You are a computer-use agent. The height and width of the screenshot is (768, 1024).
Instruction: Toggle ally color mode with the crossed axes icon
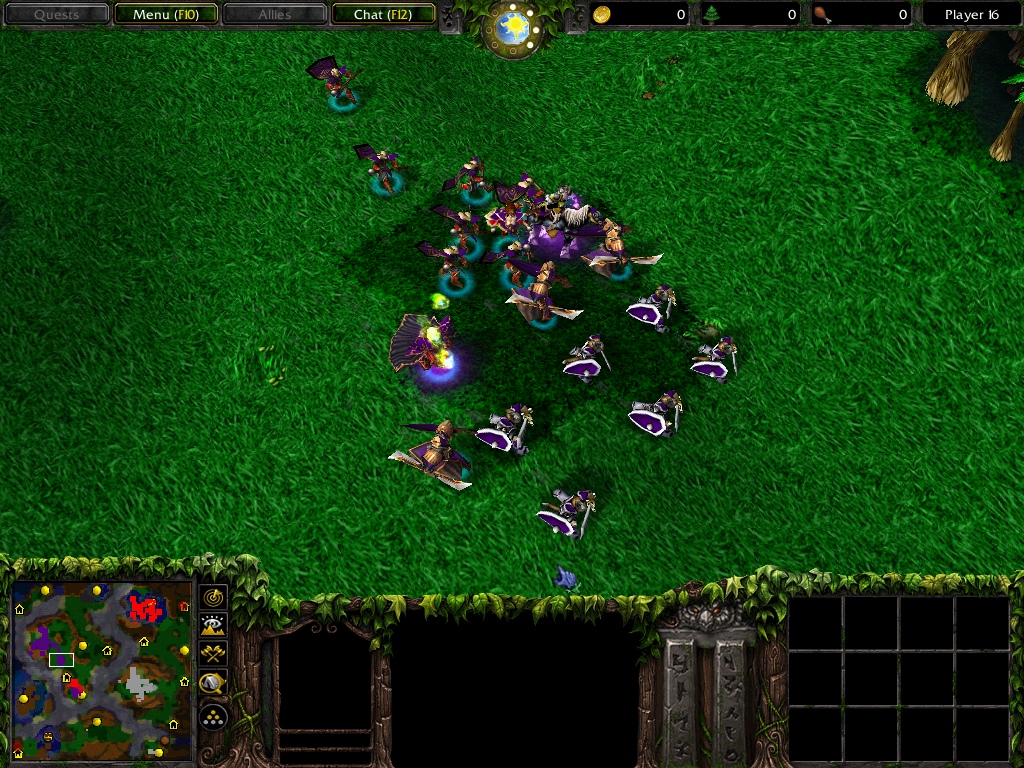(x=213, y=655)
